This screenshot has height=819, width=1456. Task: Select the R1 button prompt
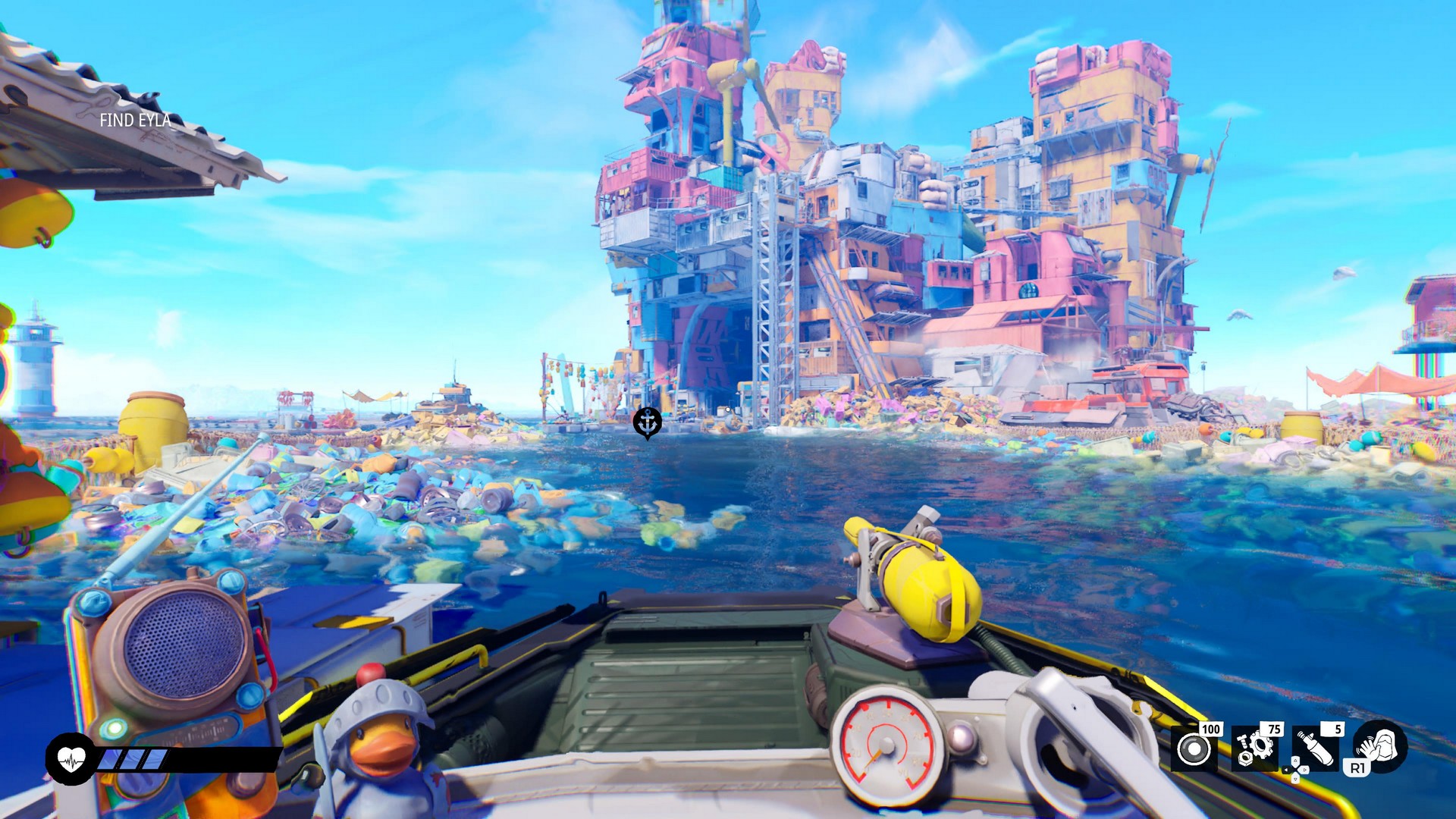click(x=1359, y=768)
